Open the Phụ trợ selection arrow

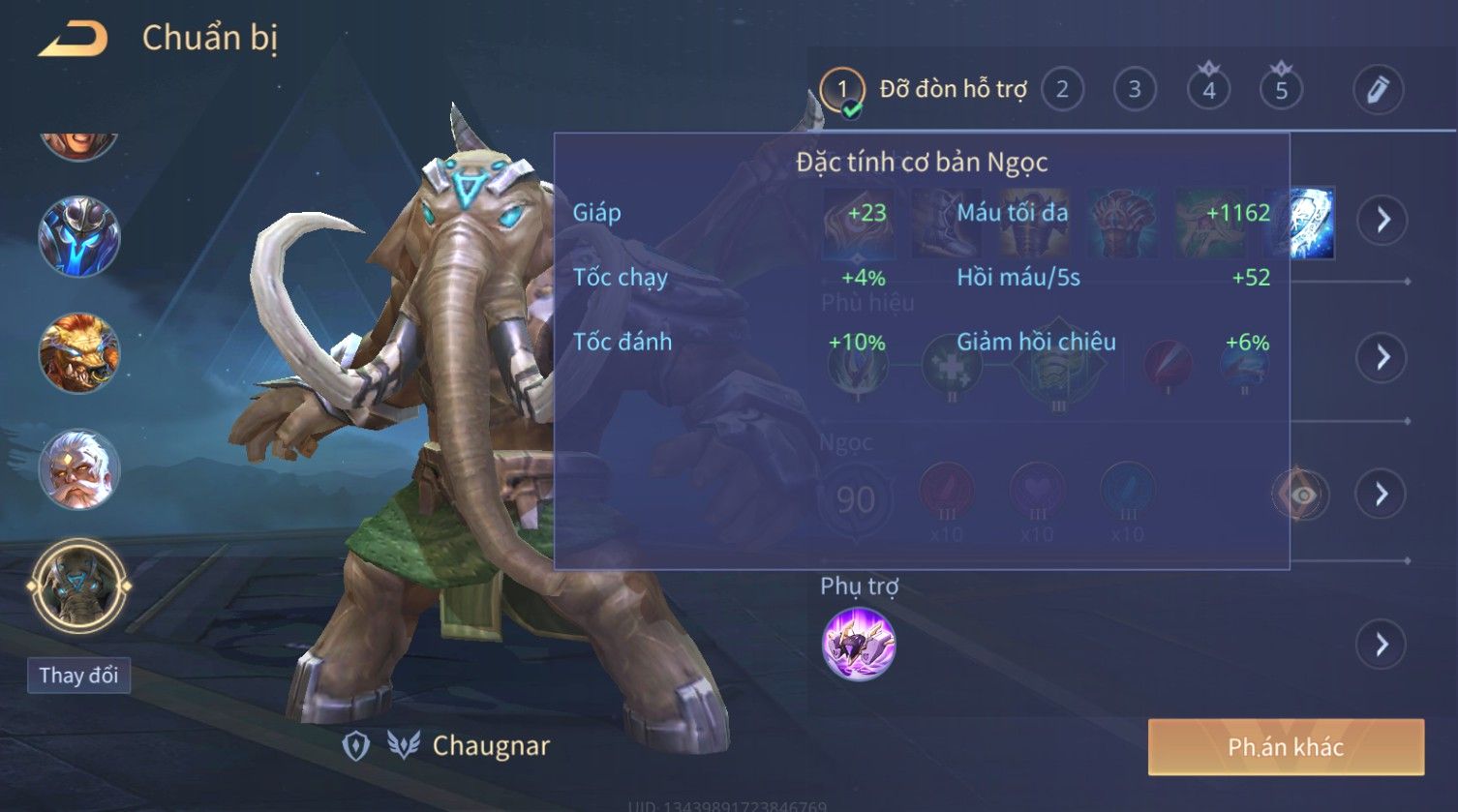coord(1382,645)
